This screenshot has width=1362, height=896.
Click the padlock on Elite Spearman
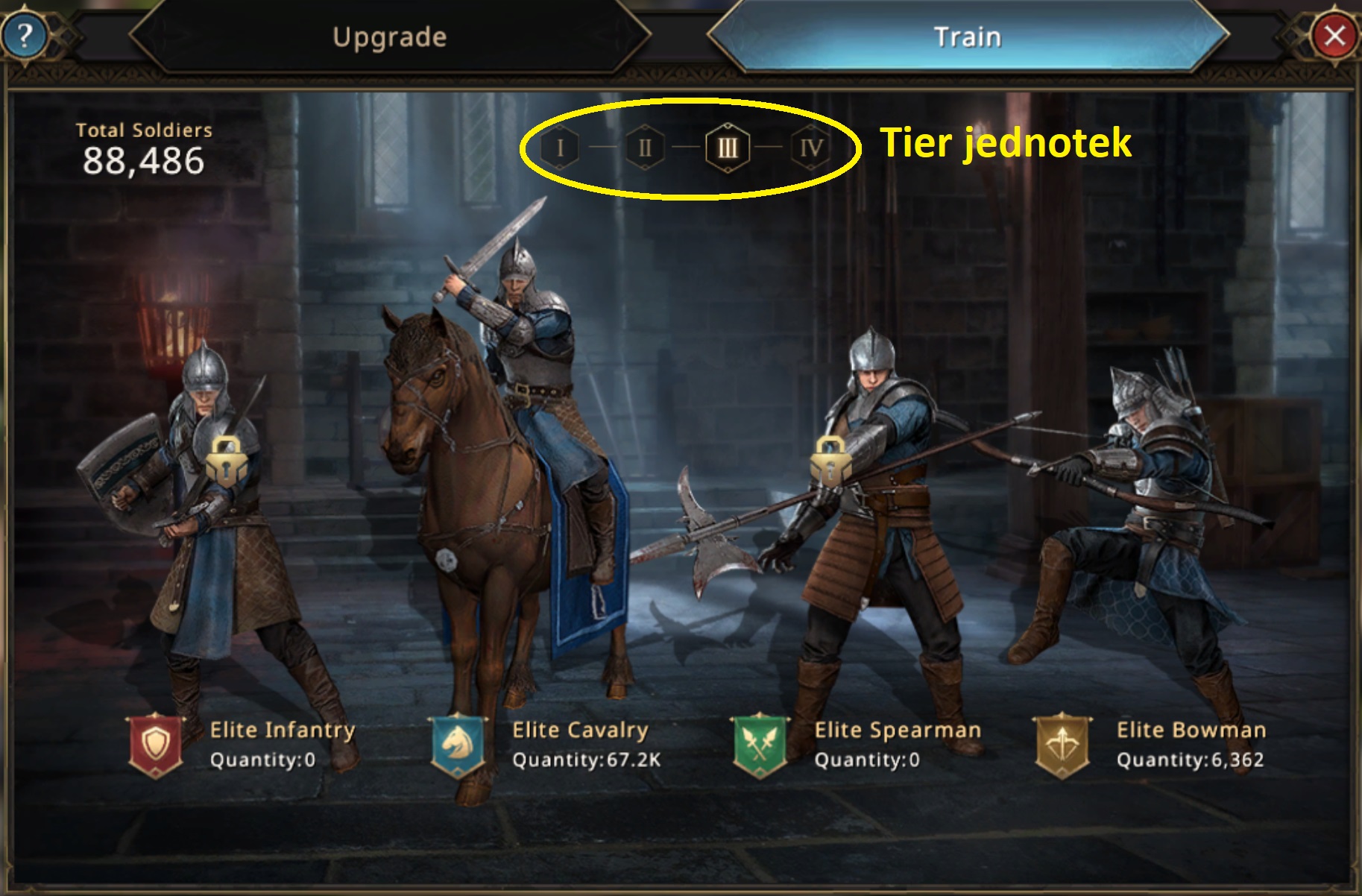pos(831,462)
